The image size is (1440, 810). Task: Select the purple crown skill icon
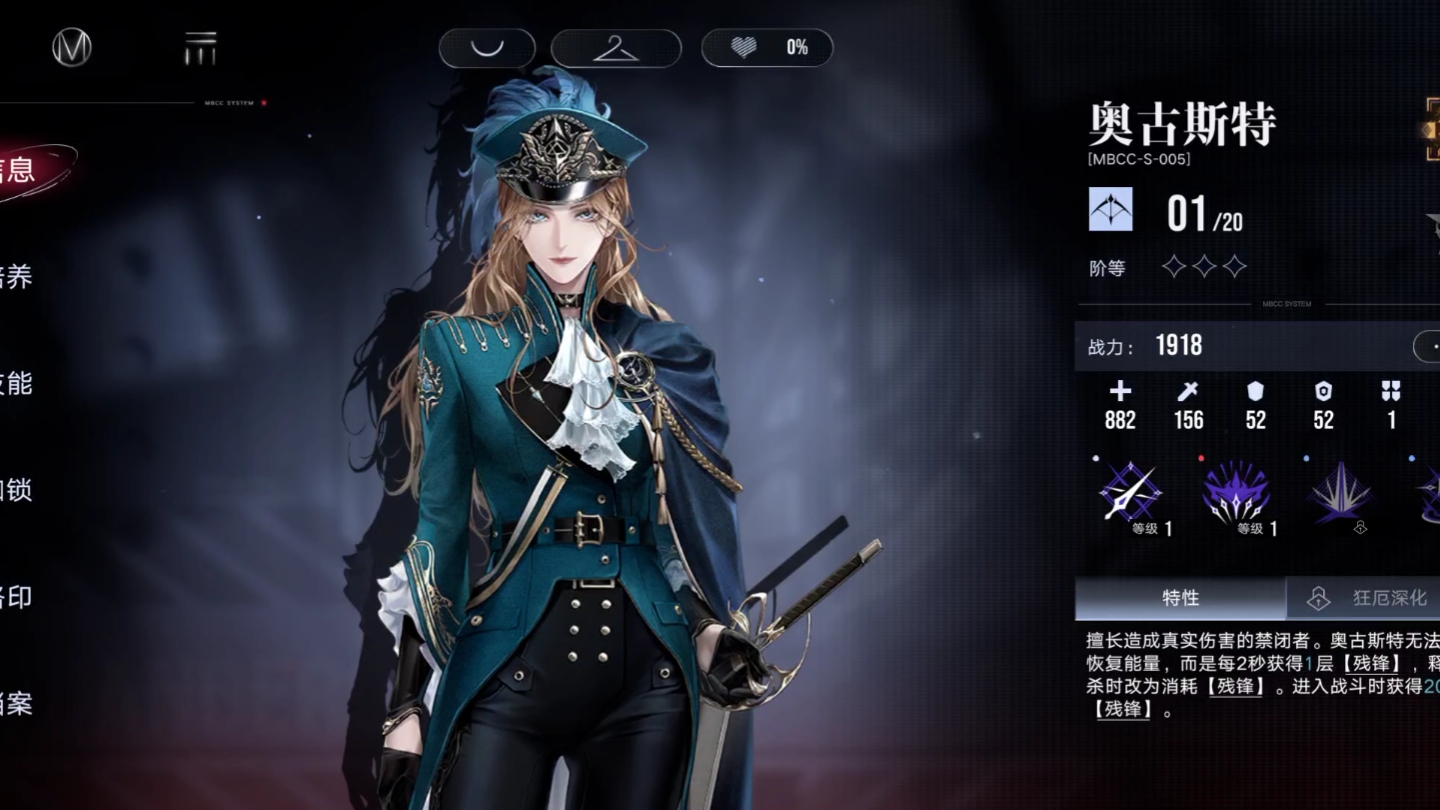point(1236,494)
